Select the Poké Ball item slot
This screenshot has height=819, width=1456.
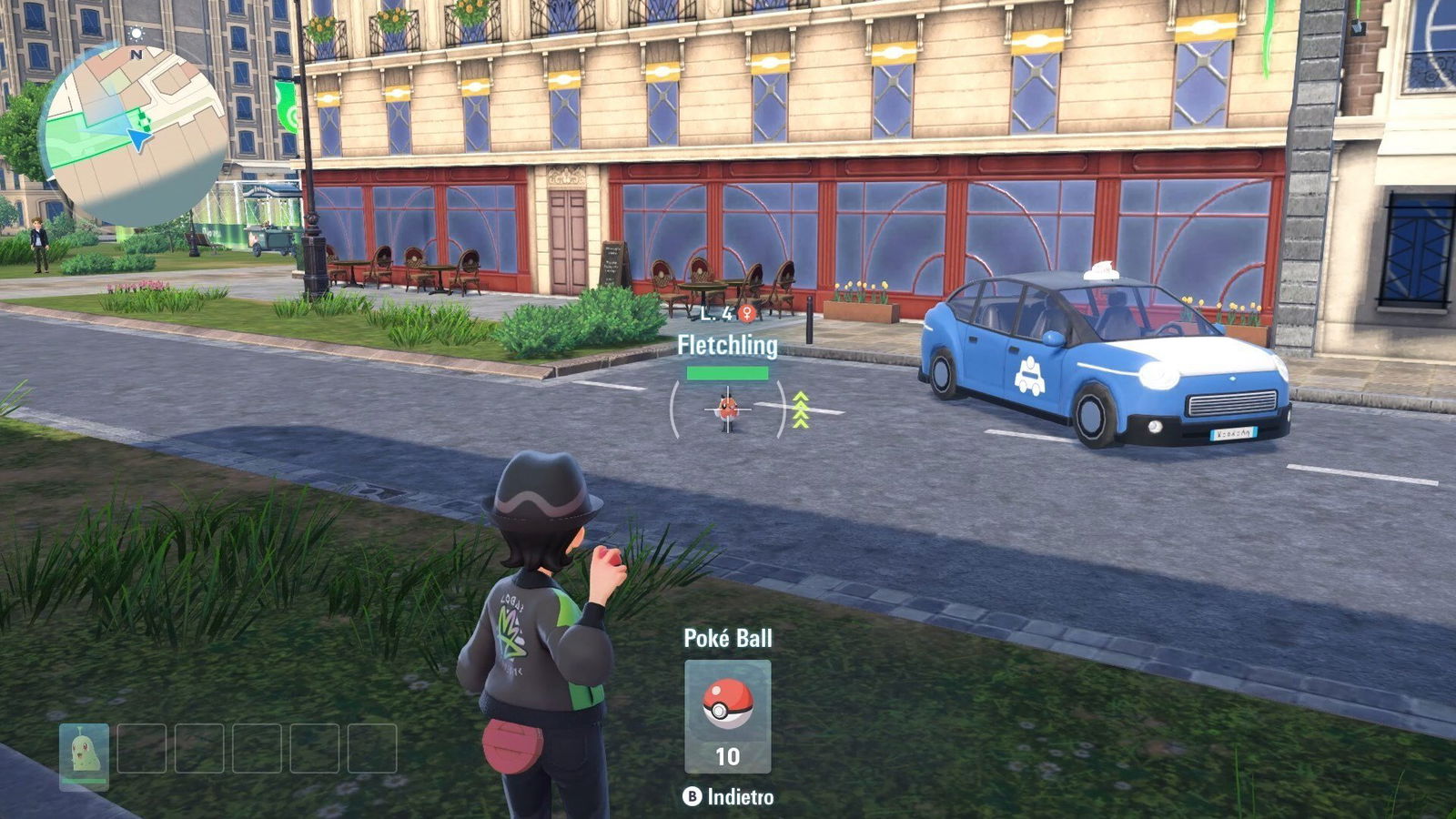pos(727,716)
